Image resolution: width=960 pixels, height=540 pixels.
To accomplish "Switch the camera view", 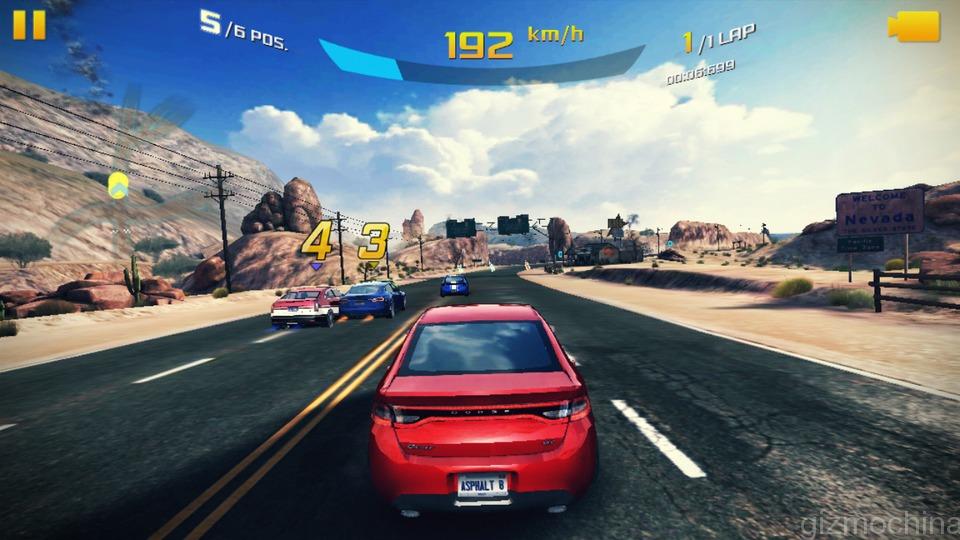I will 914,27.
